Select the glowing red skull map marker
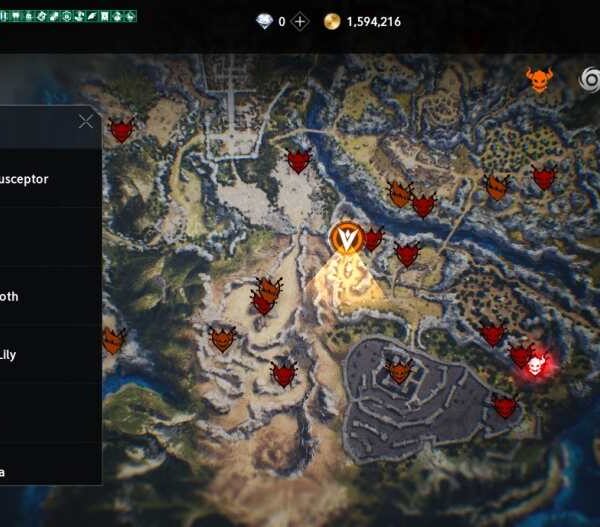 (537, 366)
